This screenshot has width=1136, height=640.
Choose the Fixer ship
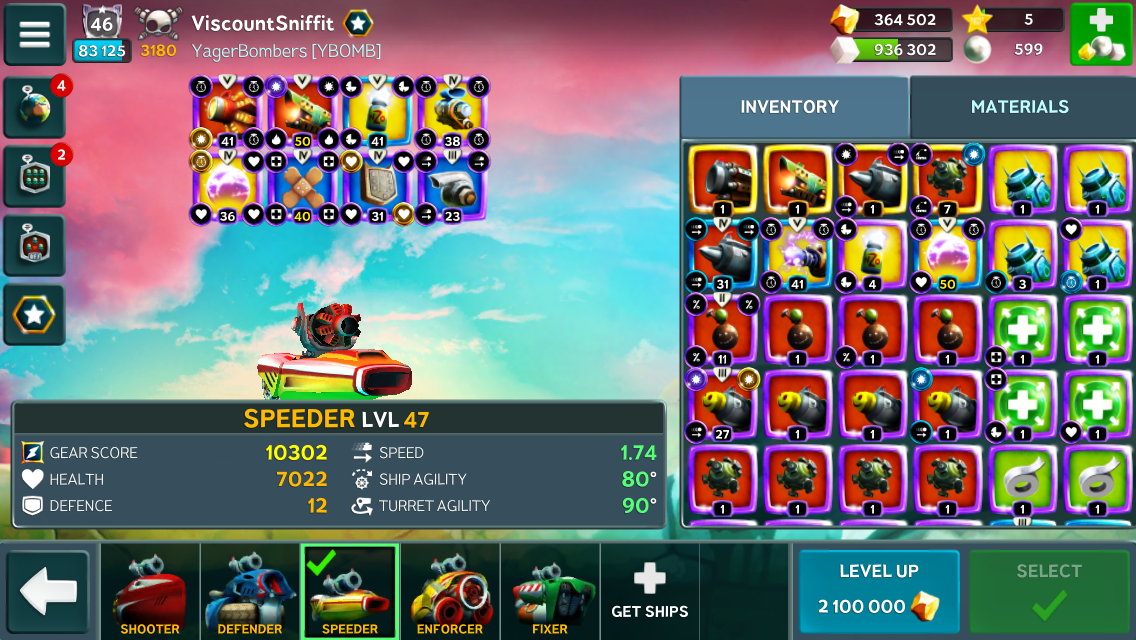click(550, 592)
